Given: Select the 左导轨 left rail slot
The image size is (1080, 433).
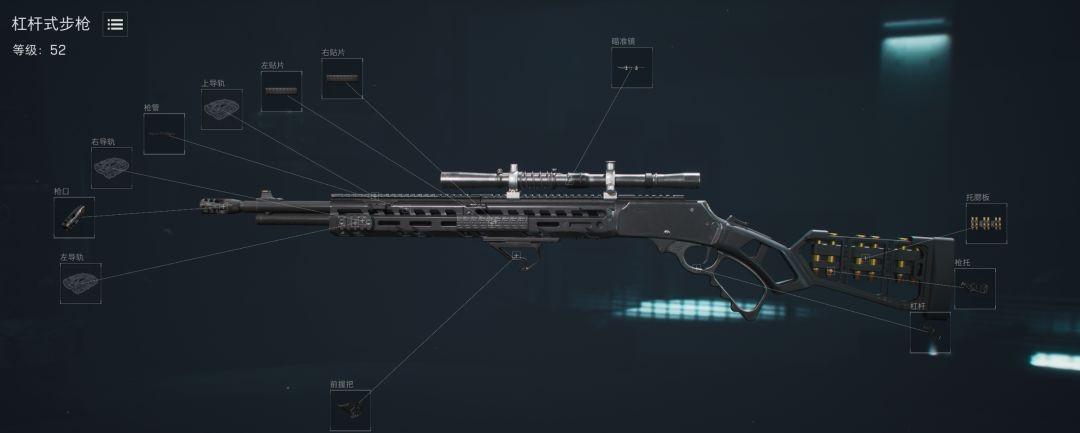Looking at the screenshot, I should (81, 283).
